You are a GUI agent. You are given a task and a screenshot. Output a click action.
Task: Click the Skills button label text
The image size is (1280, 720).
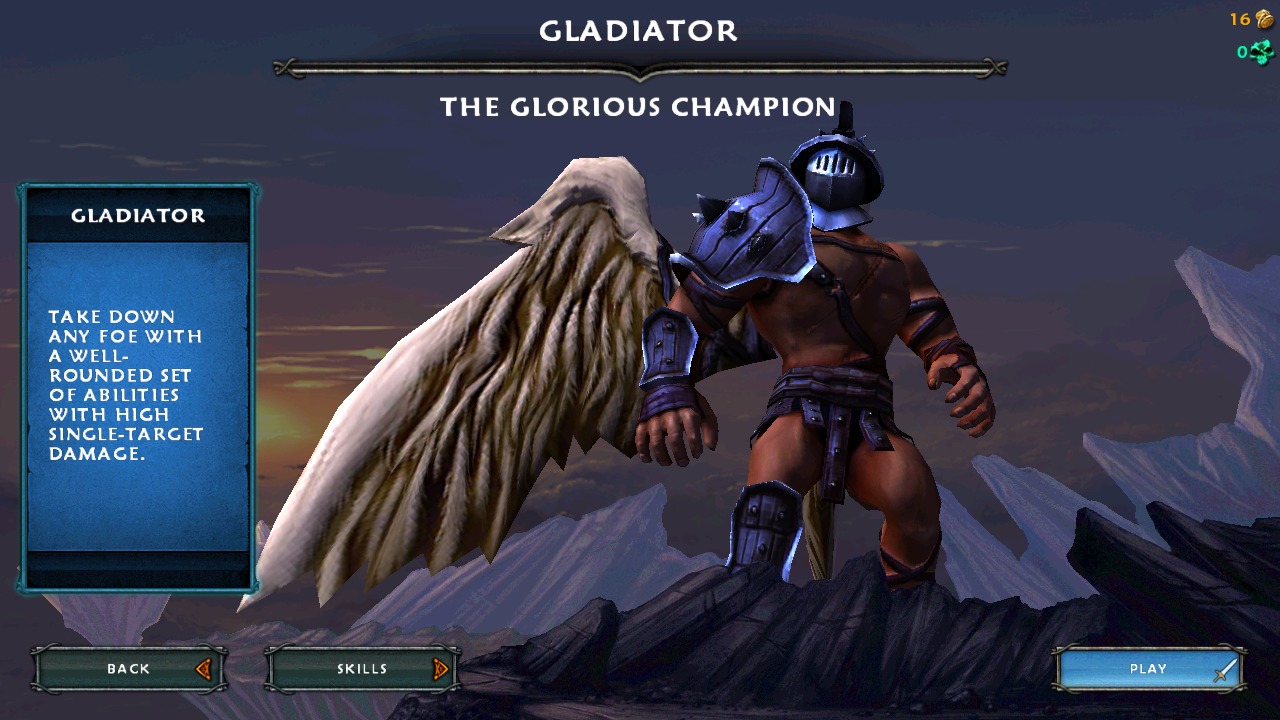(x=360, y=668)
